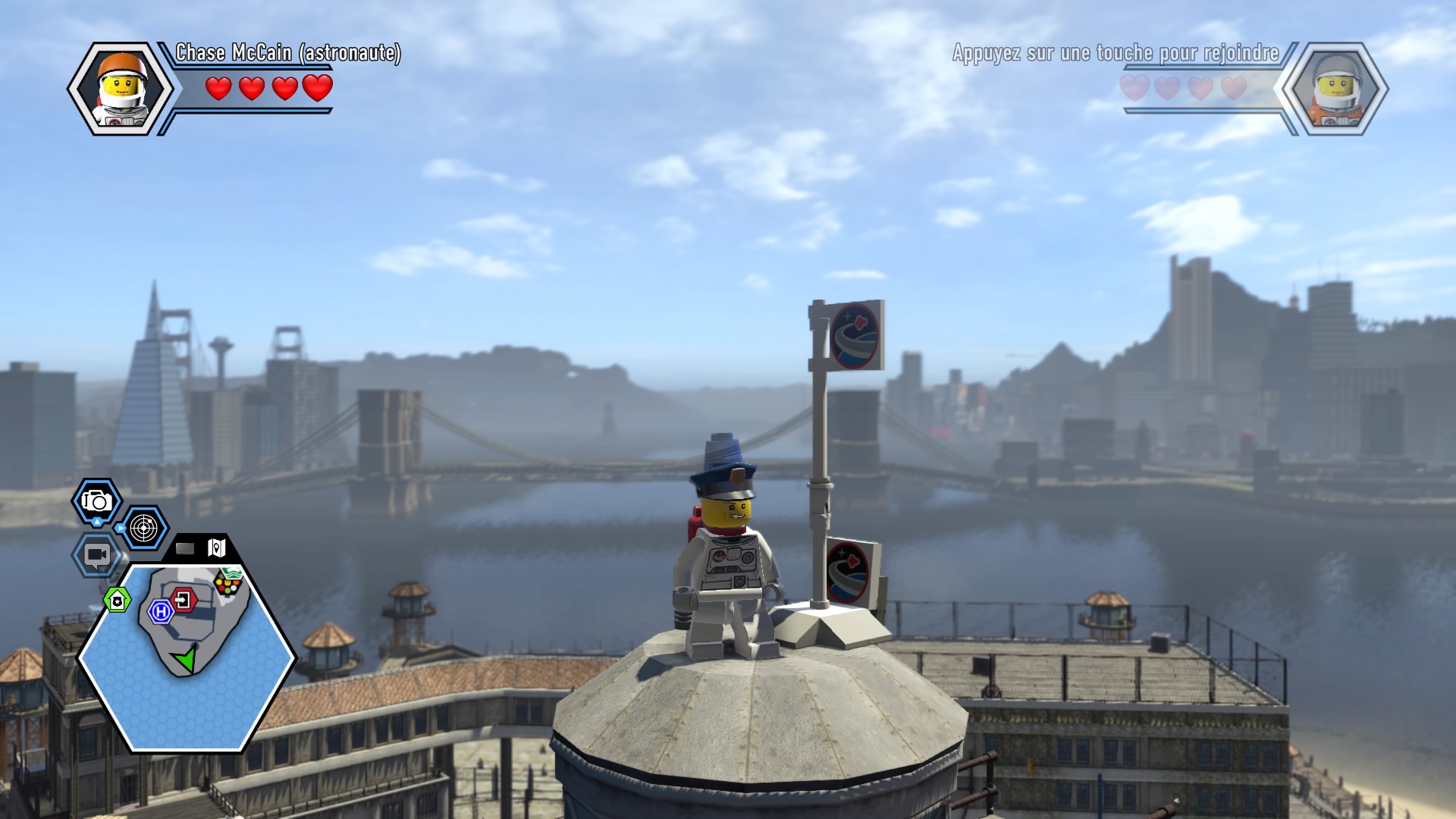Select the green police station marker

pos(118,601)
